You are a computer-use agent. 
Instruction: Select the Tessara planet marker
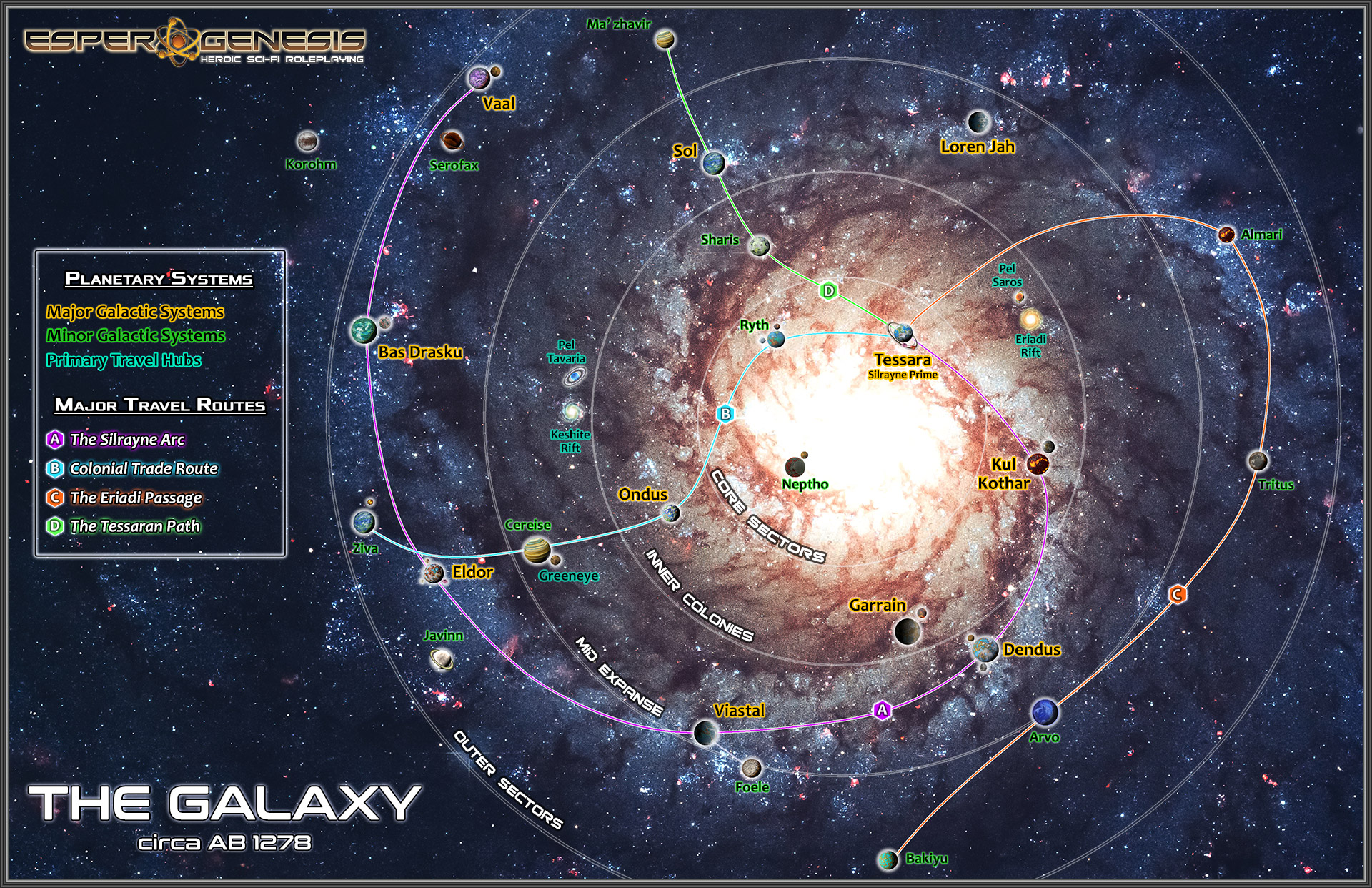point(902,332)
